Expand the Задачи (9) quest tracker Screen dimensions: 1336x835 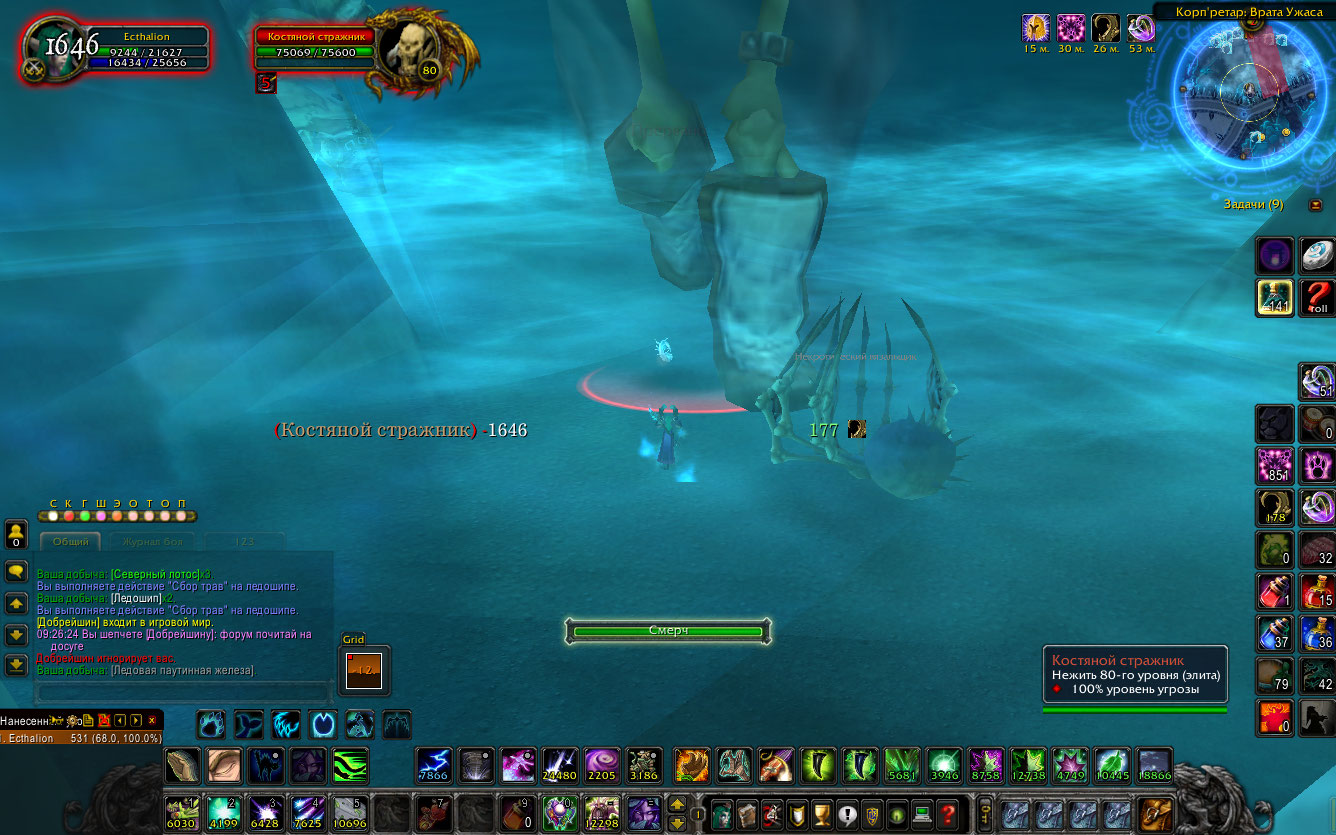click(1315, 205)
